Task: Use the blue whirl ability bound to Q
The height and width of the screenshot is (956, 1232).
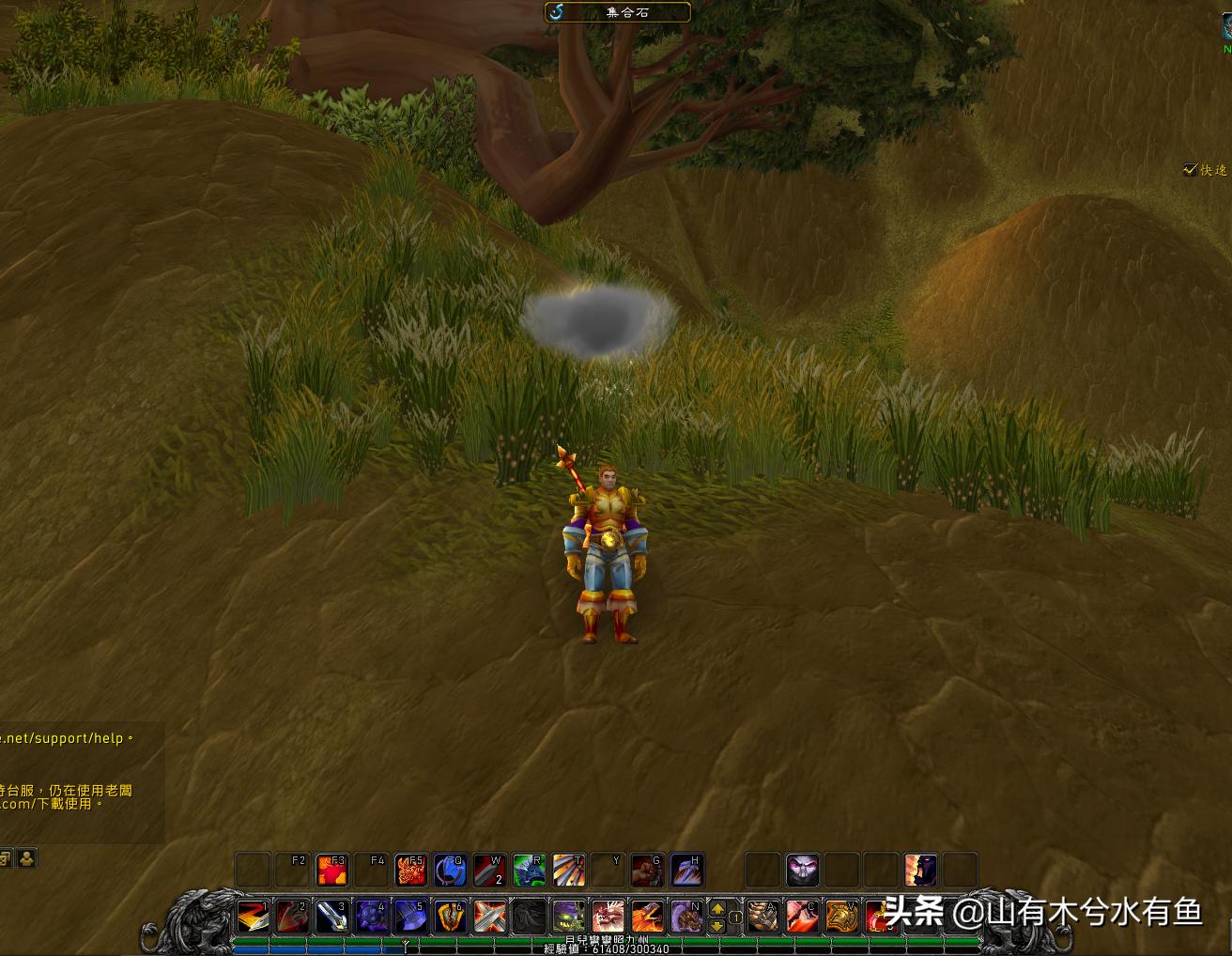Action: (450, 871)
